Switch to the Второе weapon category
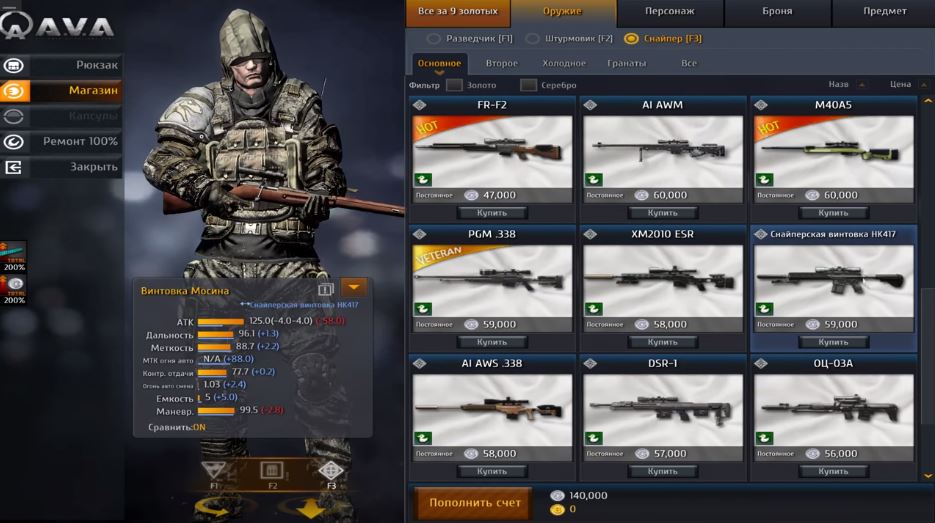Image resolution: width=935 pixels, height=523 pixels. pyautogui.click(x=502, y=63)
